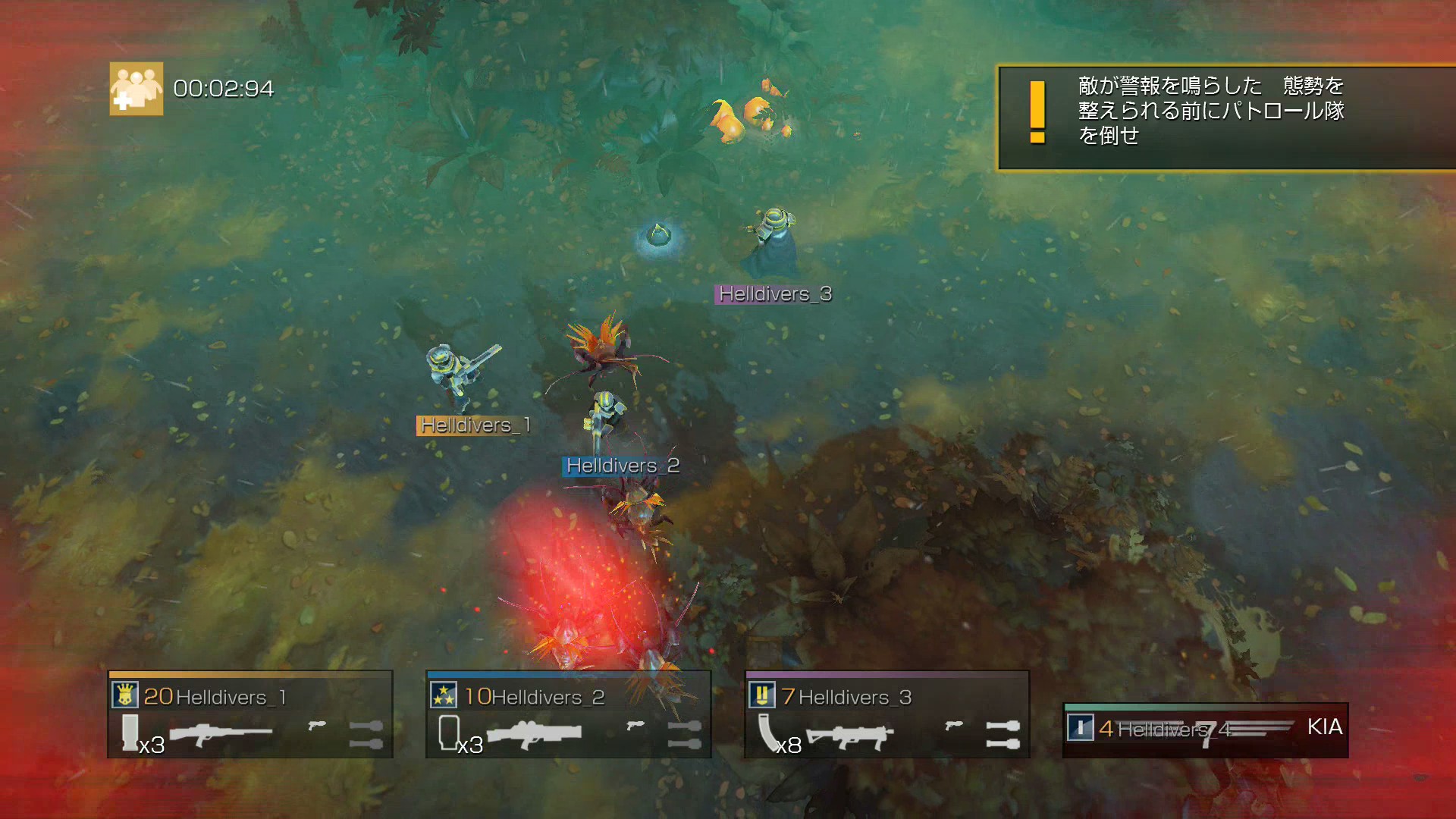Select the Helldivers_1 player panel
The width and height of the screenshot is (1456, 819).
click(250, 714)
